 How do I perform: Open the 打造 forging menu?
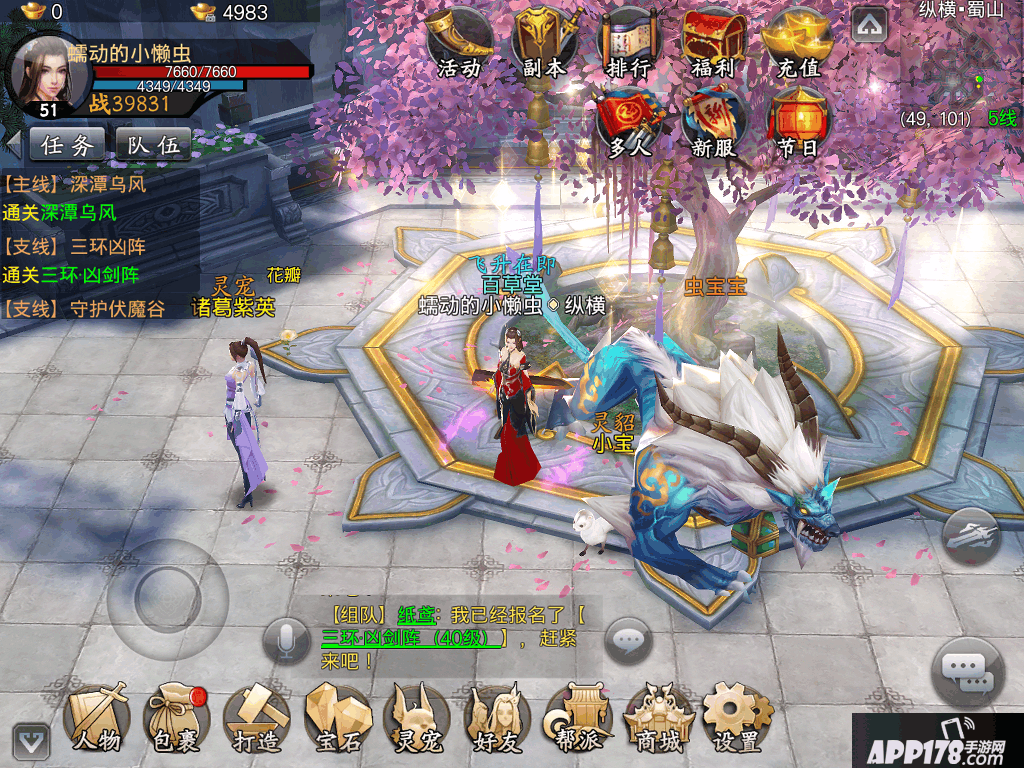pos(256,717)
